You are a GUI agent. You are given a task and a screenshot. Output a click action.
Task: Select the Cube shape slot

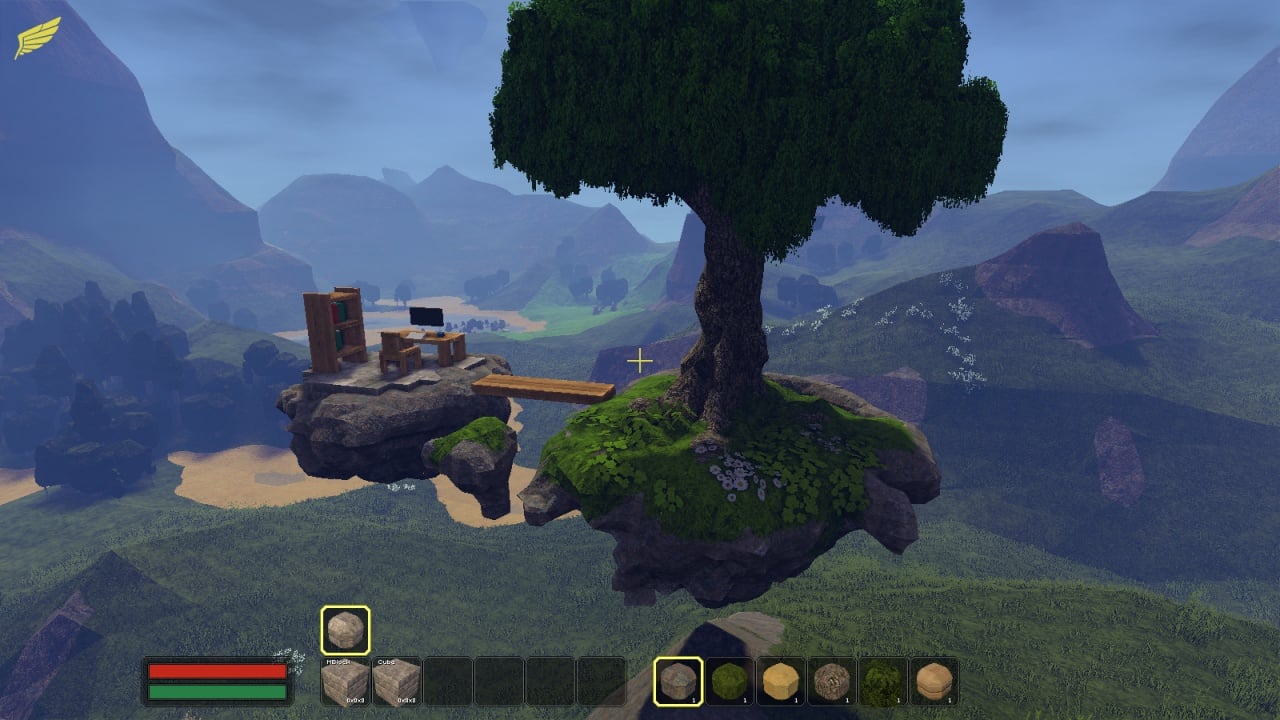point(396,682)
